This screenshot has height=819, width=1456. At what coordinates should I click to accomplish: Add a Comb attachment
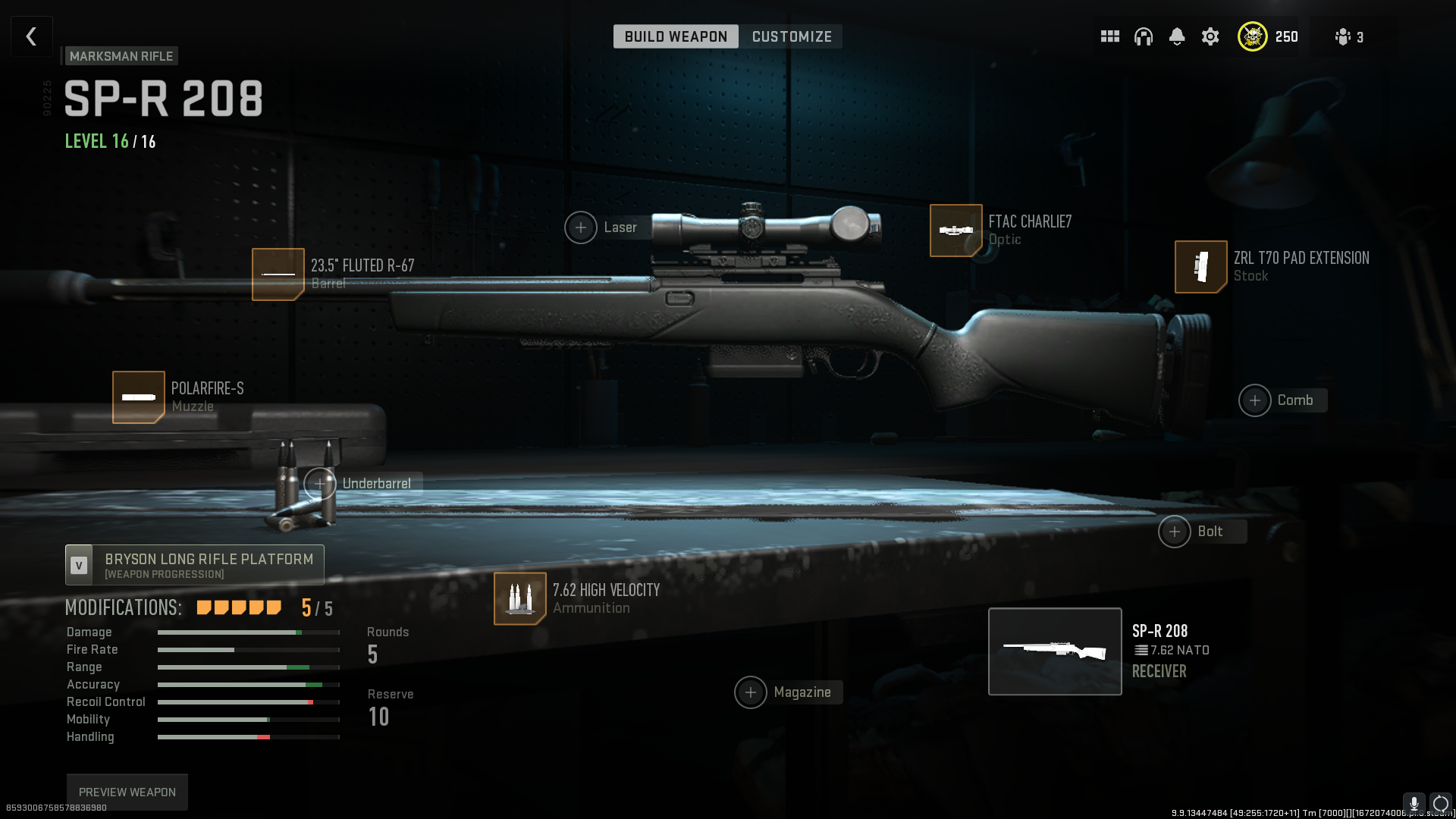point(1255,400)
